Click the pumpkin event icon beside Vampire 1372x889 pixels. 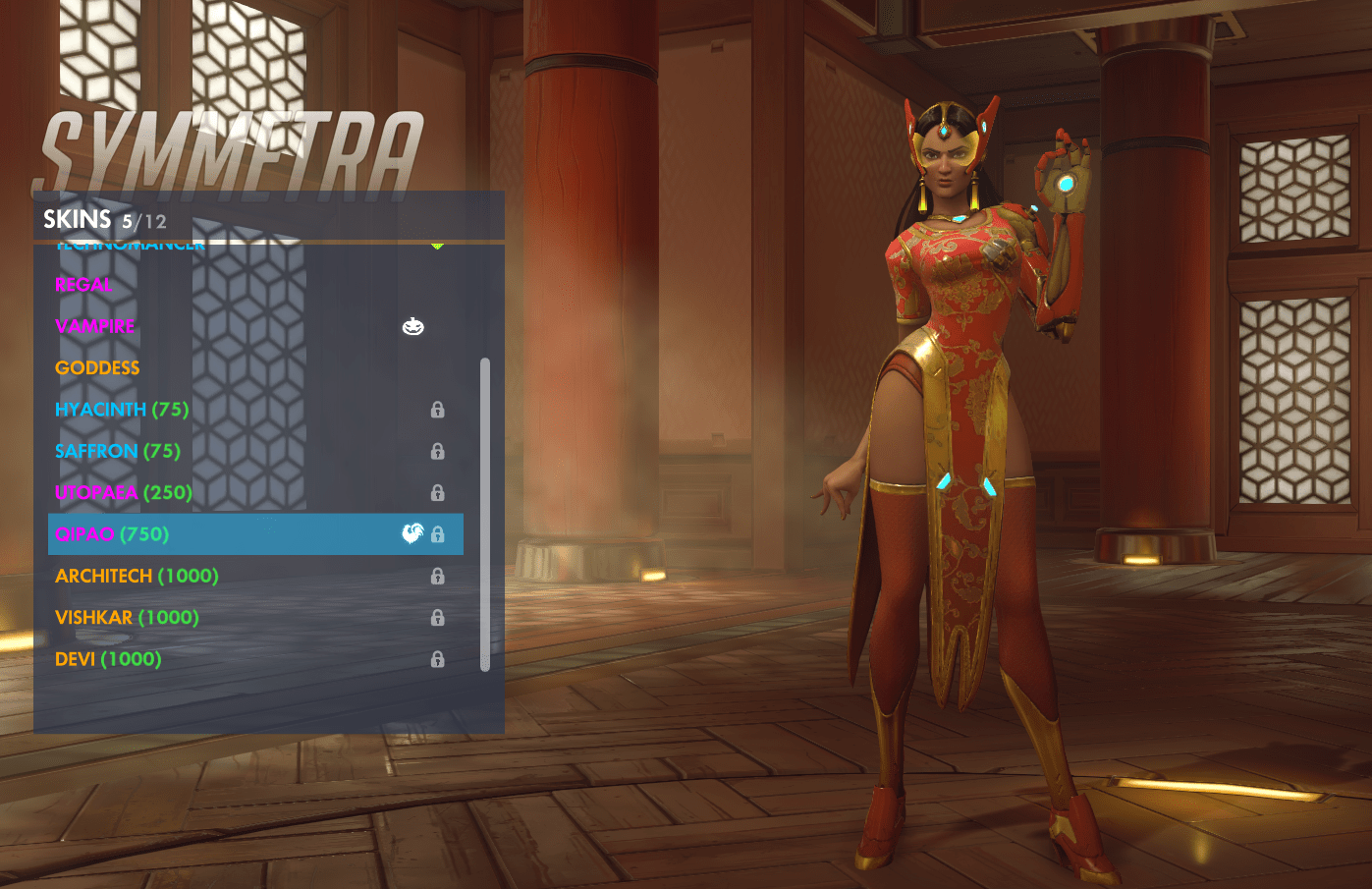click(413, 326)
